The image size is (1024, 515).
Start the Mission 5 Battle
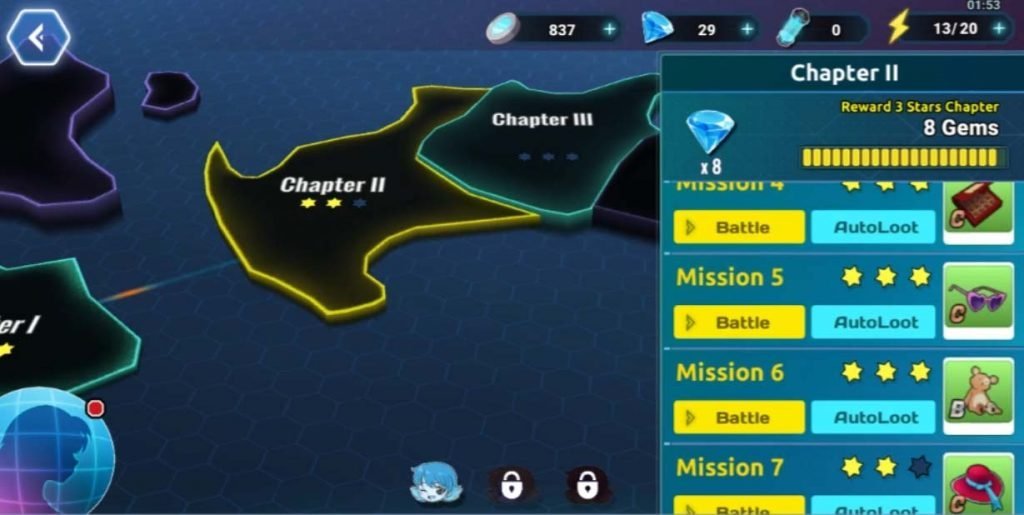point(739,322)
